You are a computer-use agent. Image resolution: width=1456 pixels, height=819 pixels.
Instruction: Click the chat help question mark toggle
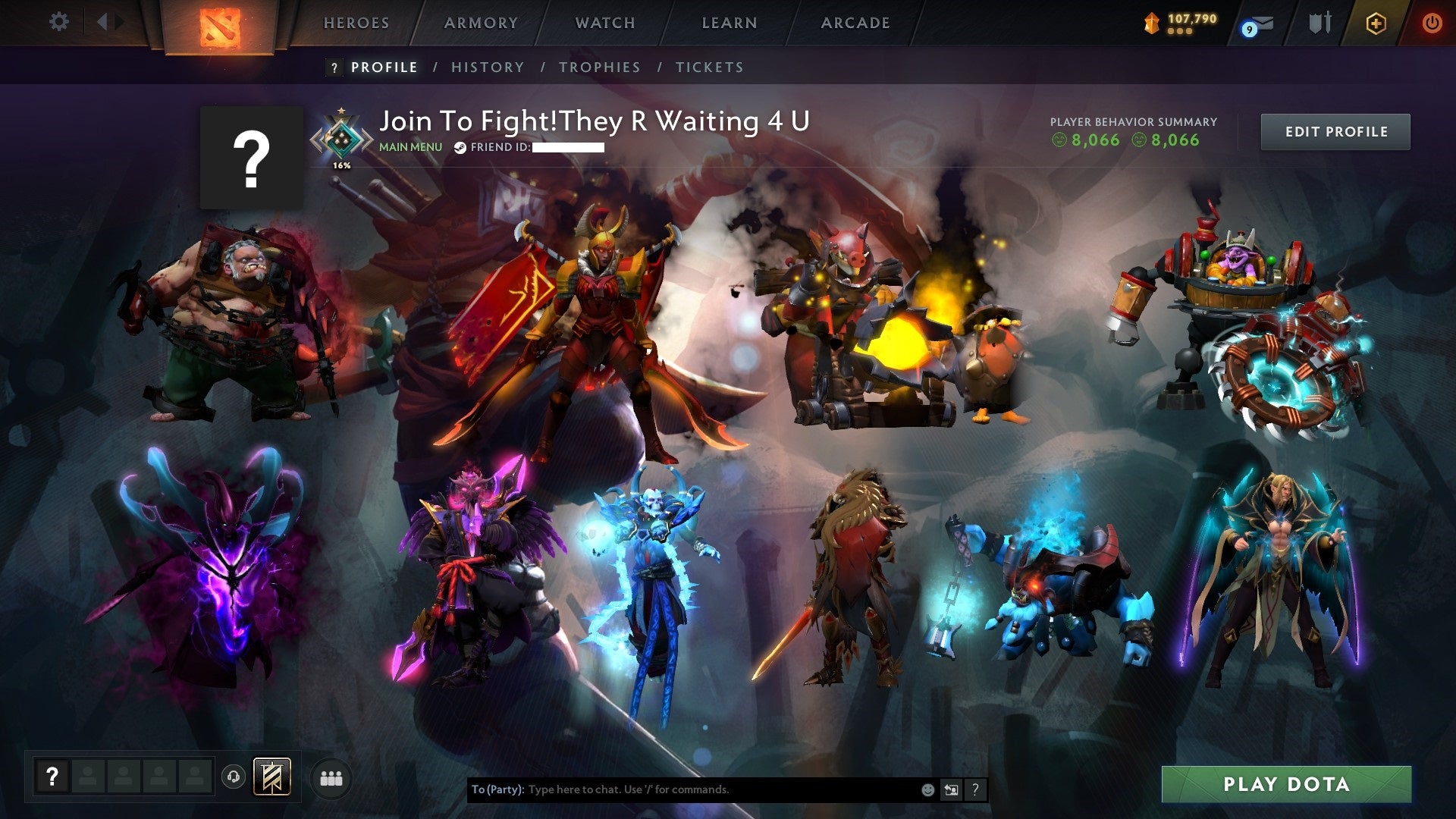tap(974, 789)
